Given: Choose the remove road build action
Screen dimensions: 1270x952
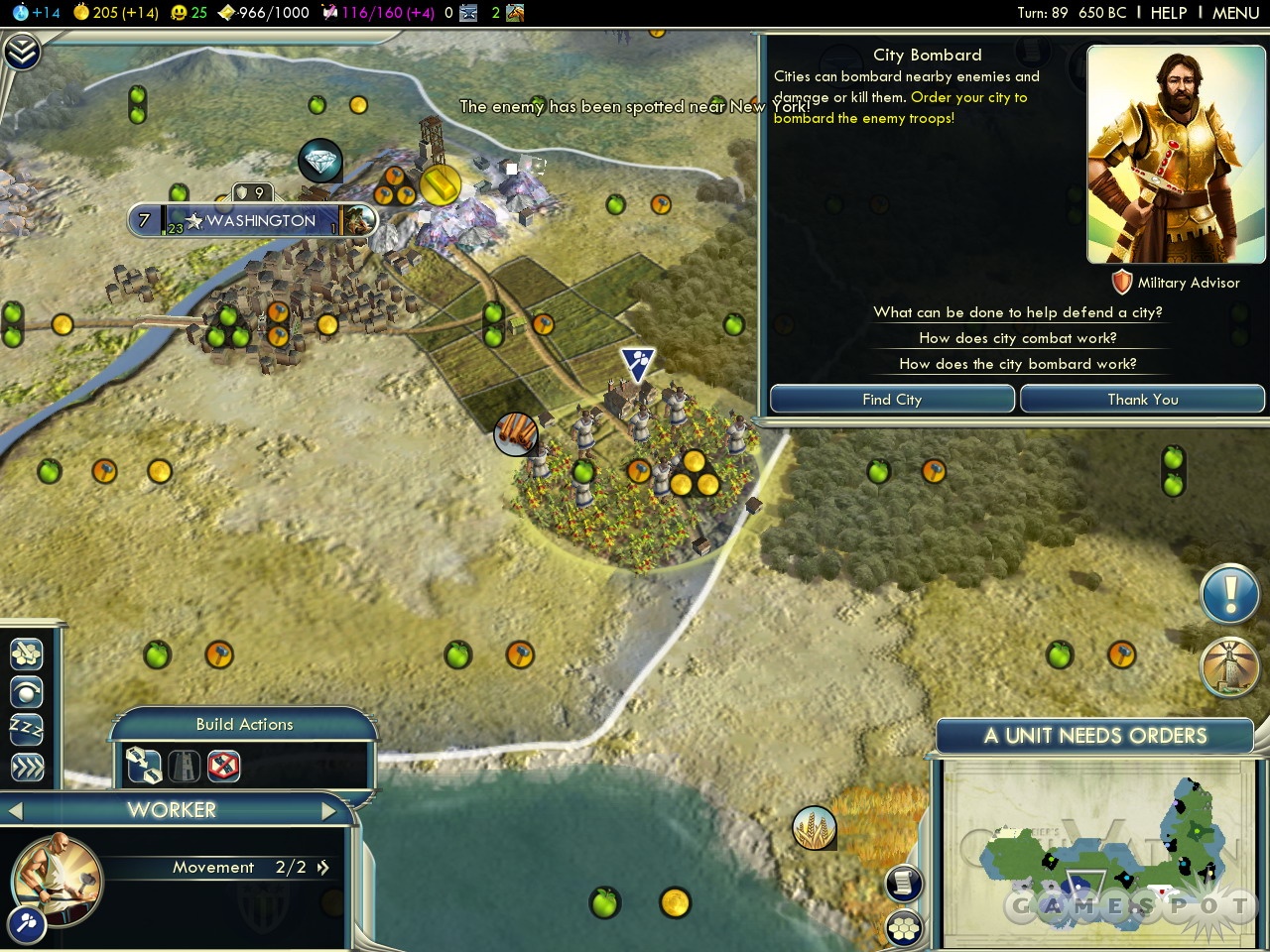Looking at the screenshot, I should click(224, 766).
